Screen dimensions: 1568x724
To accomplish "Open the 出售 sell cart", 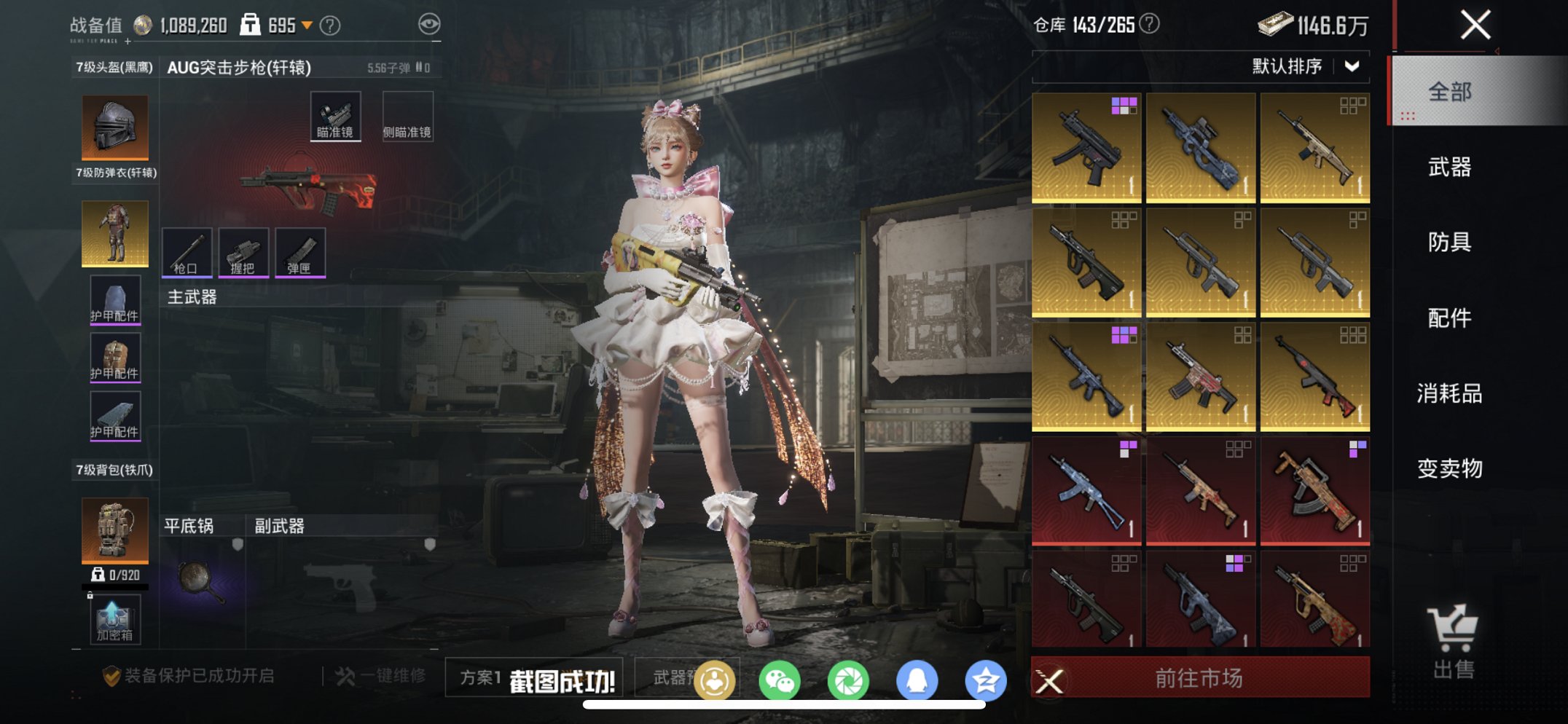I will (x=1453, y=642).
